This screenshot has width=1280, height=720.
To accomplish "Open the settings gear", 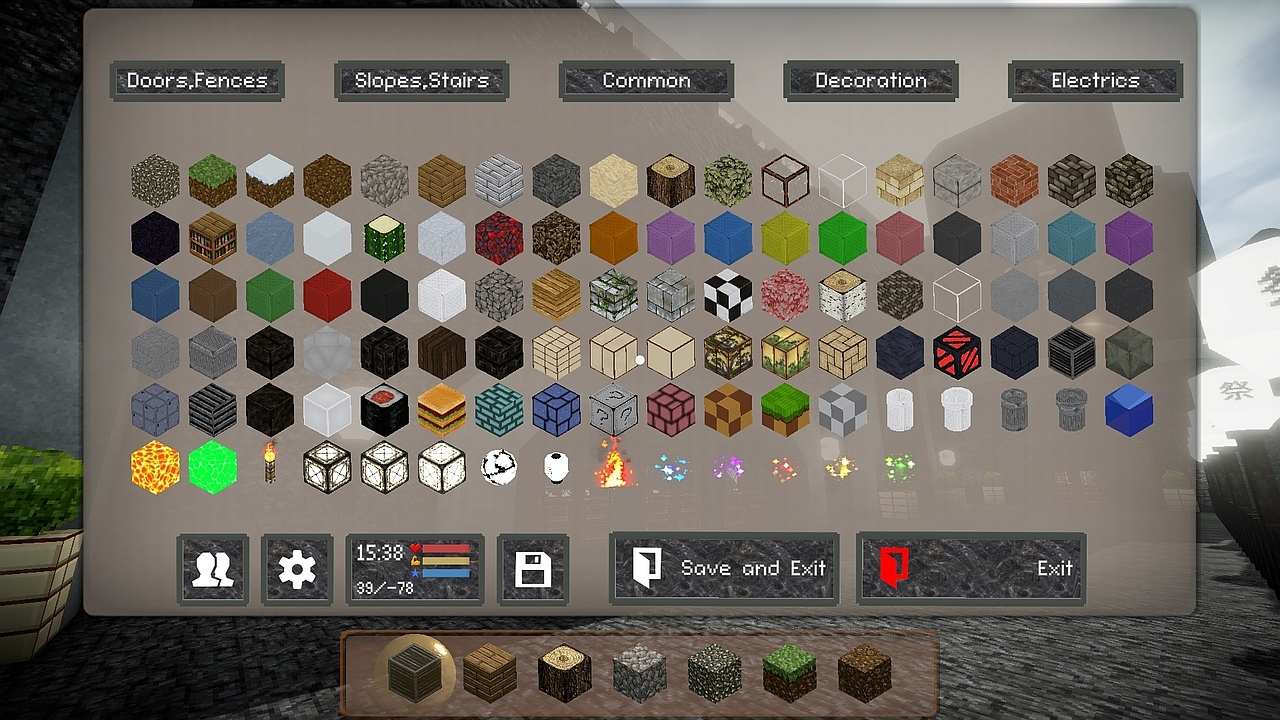I will coord(296,568).
